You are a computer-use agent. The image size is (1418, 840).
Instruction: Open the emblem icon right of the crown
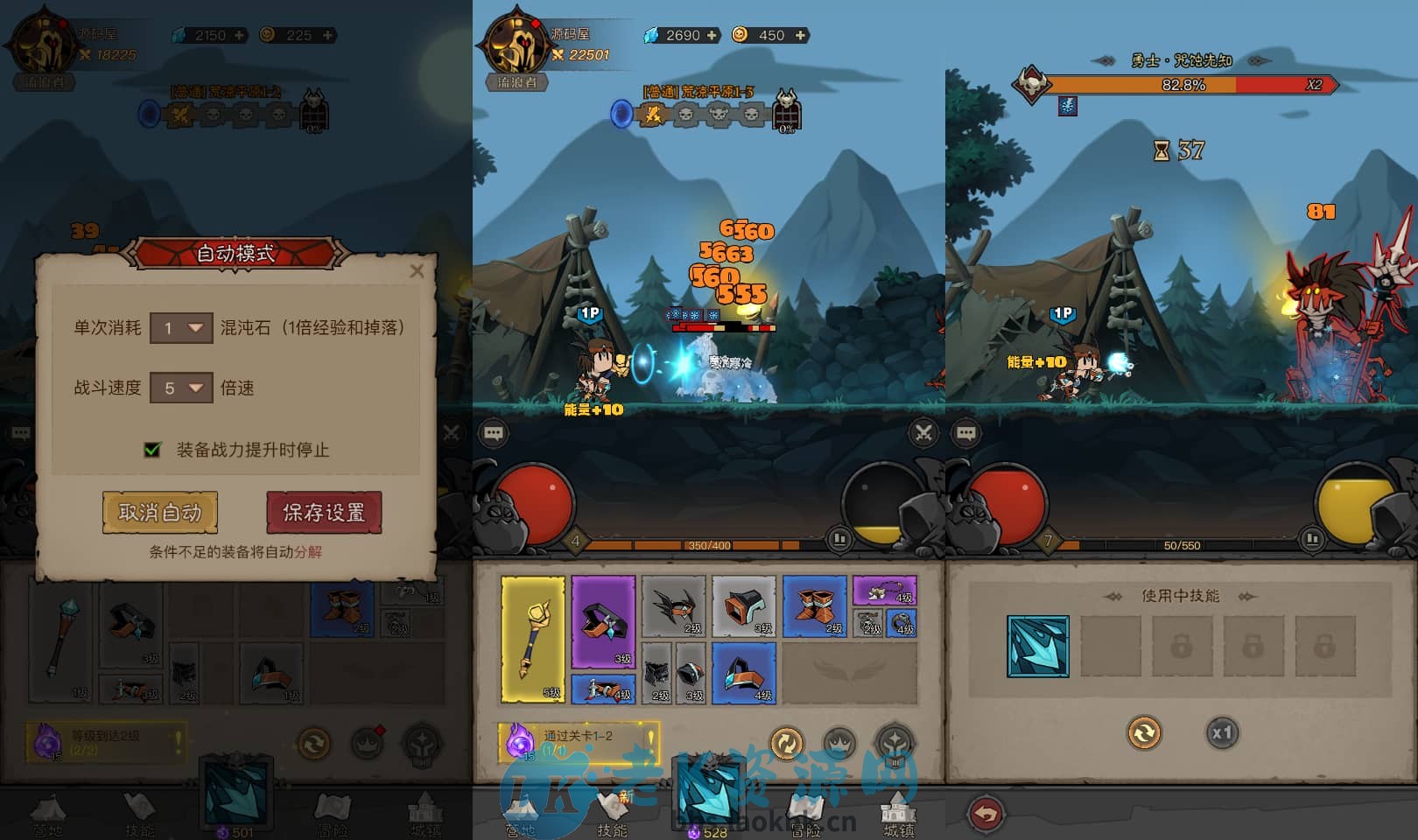pyautogui.click(x=892, y=740)
